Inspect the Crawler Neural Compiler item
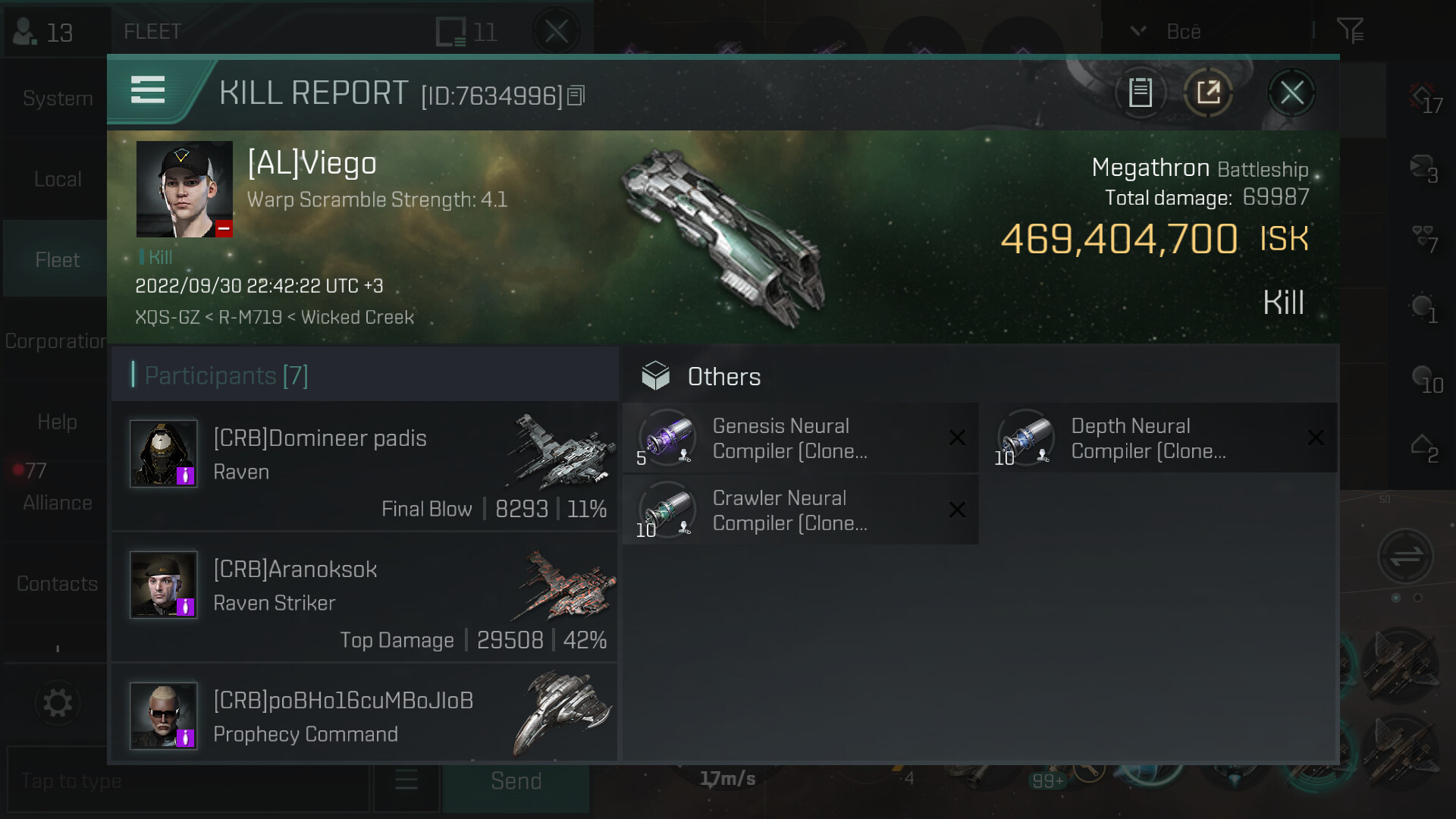Screen dimensions: 1456x819 pos(789,510)
